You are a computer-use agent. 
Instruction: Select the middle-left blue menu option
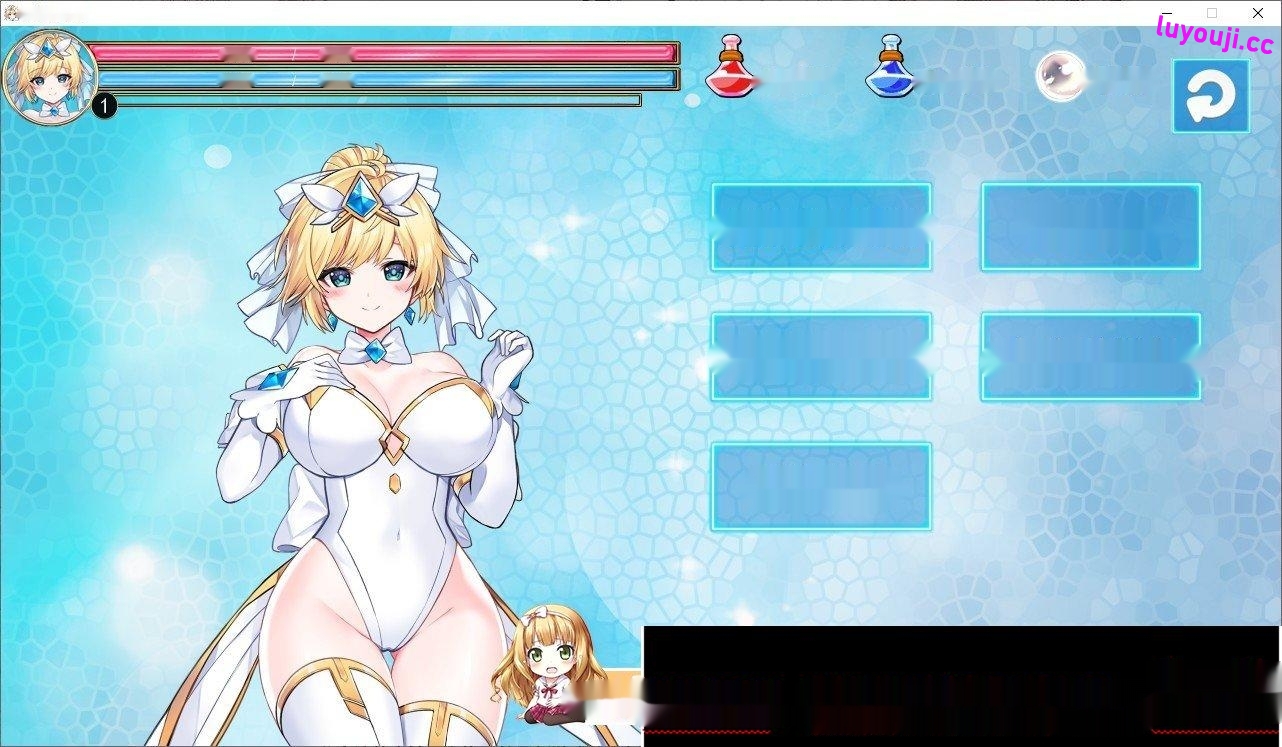tap(820, 356)
